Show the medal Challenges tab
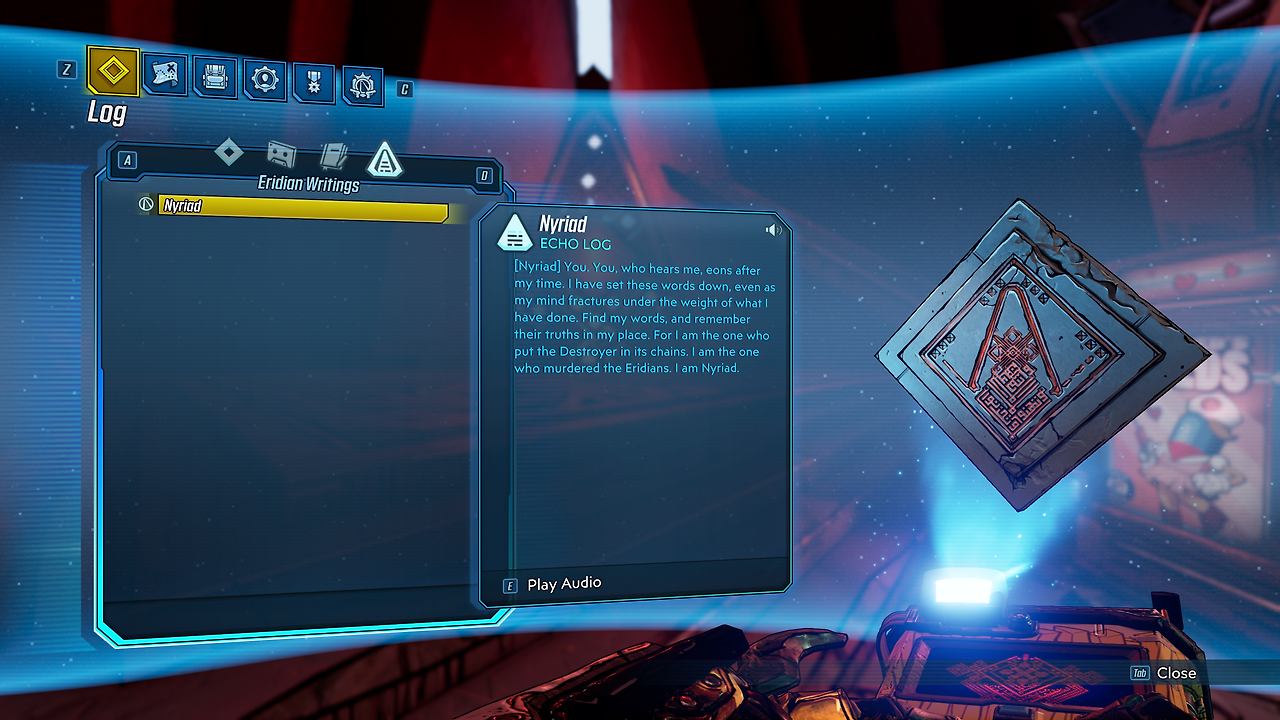The height and width of the screenshot is (720, 1280). 314,82
